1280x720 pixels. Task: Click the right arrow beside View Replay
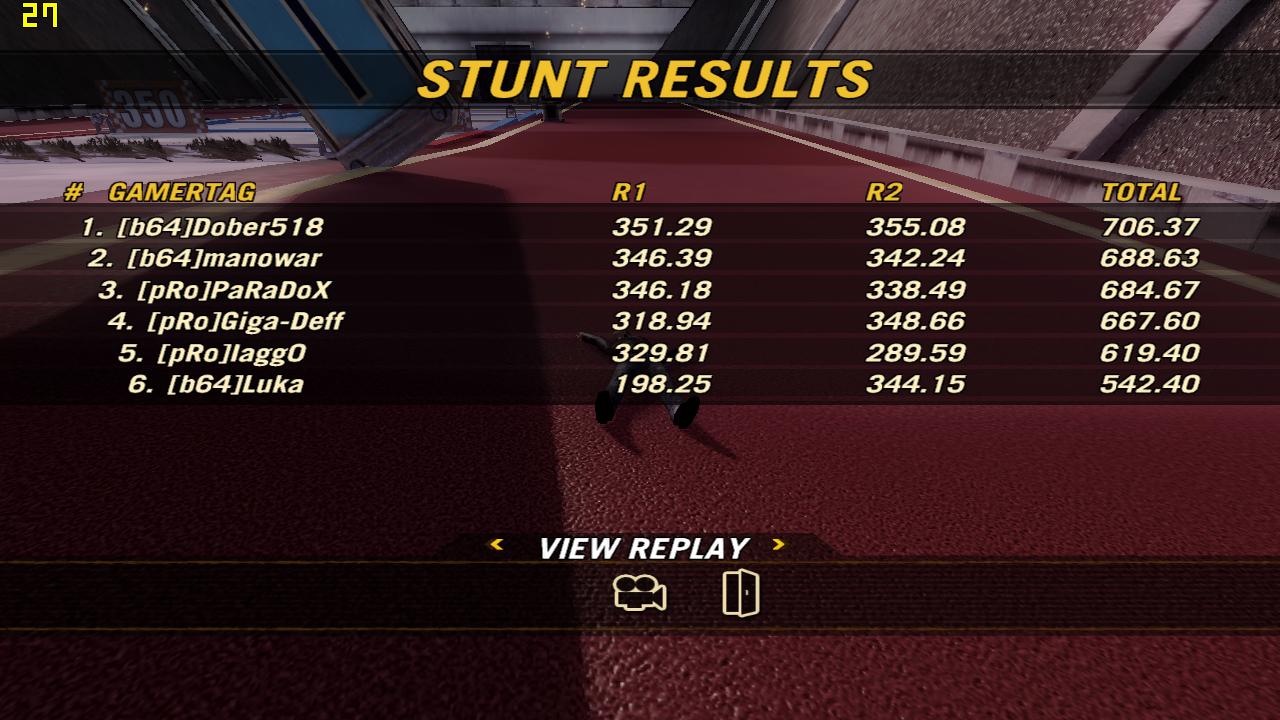(x=779, y=545)
